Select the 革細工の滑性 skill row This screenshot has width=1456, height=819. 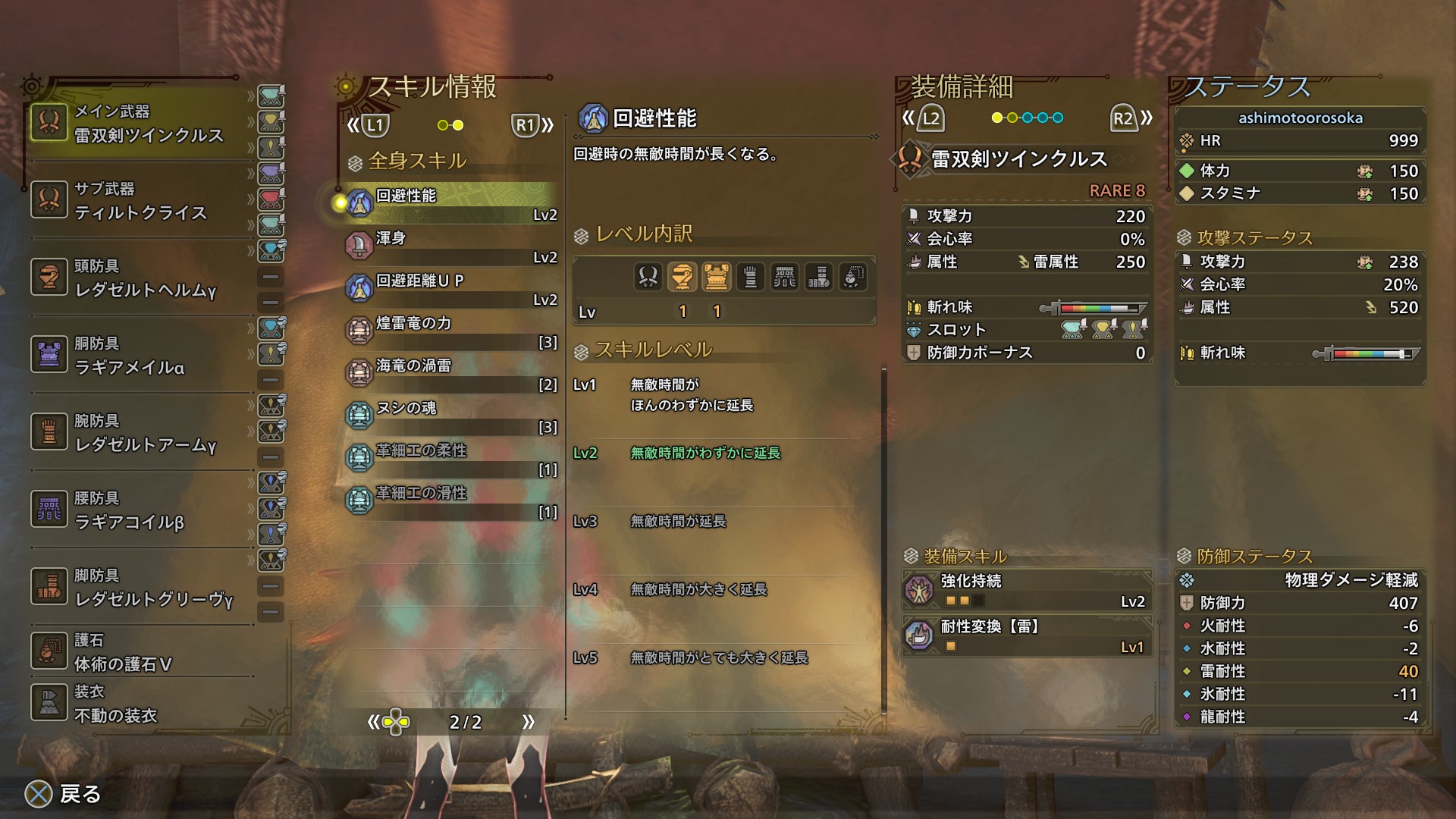click(x=451, y=500)
